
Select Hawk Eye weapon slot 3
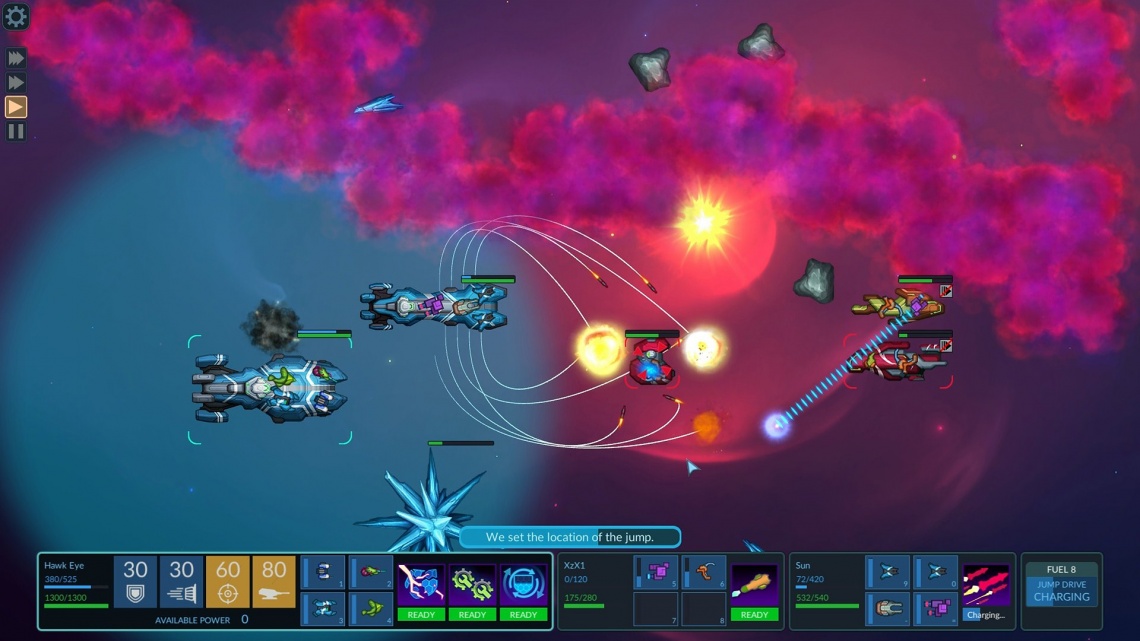tap(324, 608)
